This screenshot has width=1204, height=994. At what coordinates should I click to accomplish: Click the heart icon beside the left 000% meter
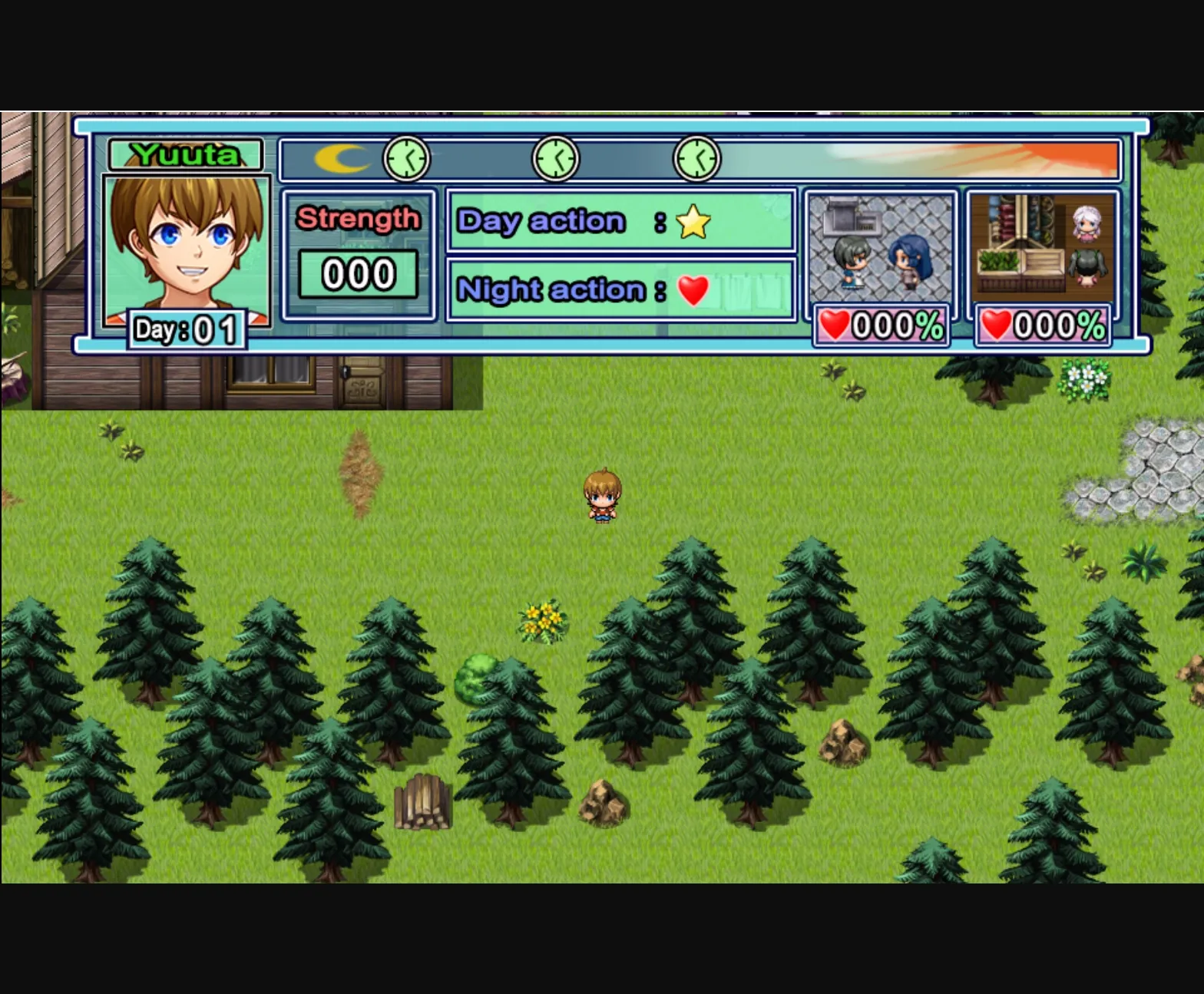point(834,327)
